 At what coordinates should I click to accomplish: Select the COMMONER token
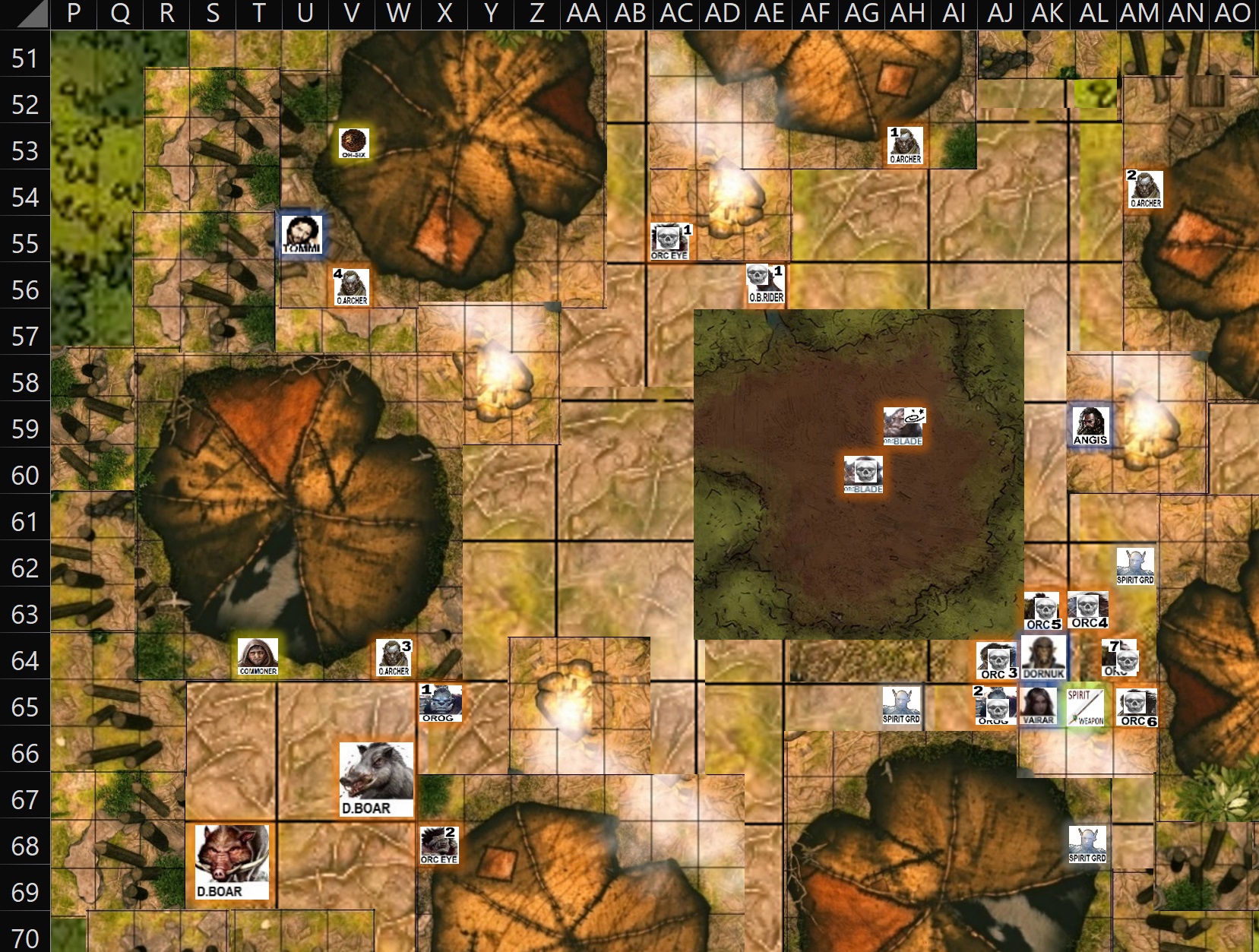258,657
